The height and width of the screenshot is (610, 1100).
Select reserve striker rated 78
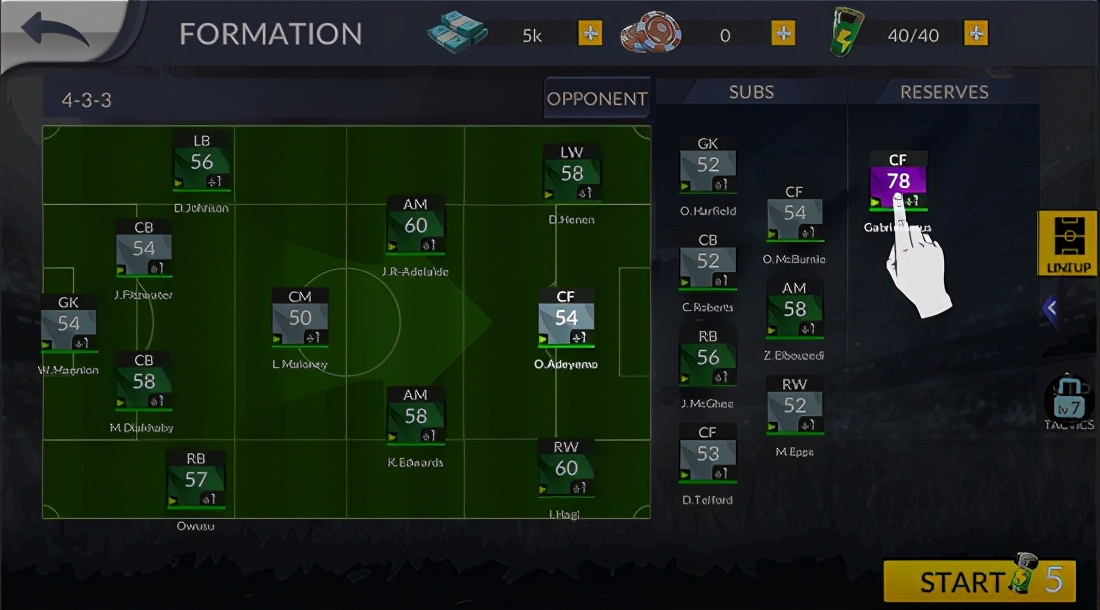point(898,181)
